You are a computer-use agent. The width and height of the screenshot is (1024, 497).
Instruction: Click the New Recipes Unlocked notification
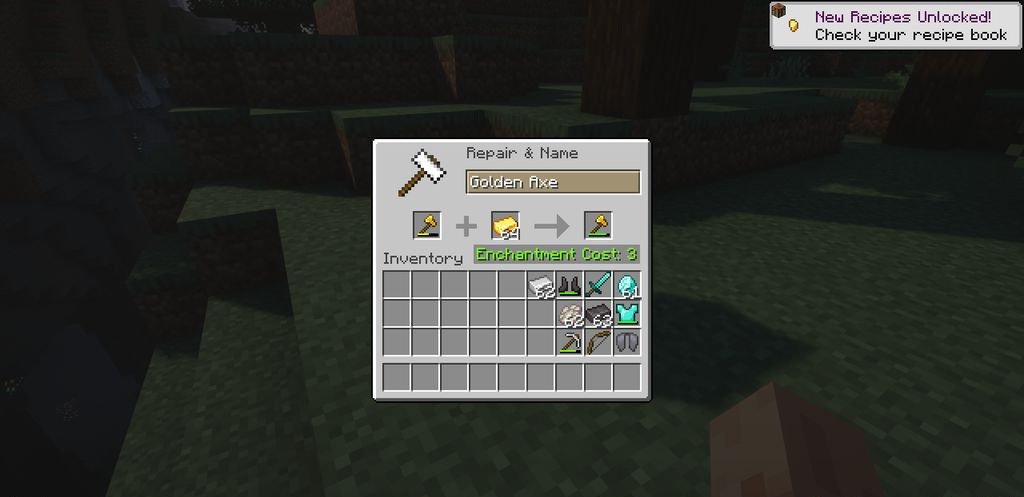tap(896, 25)
